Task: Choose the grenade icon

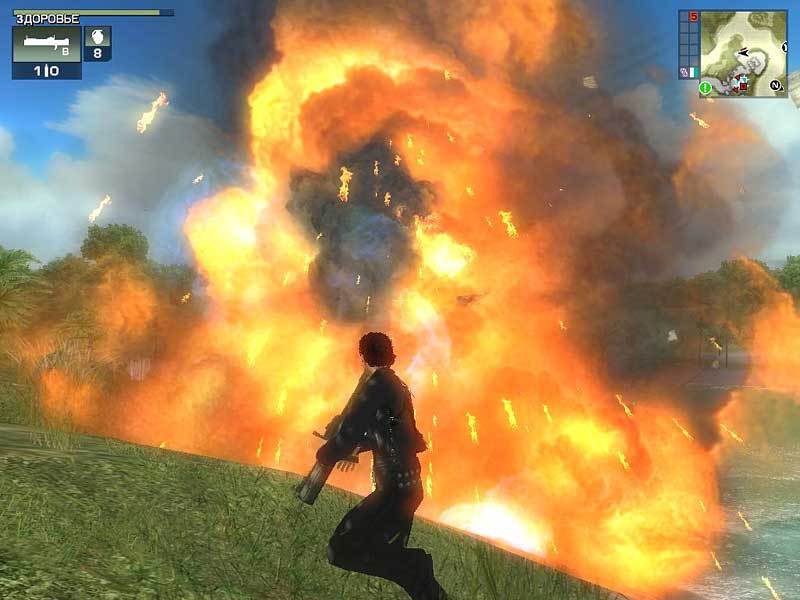Action: pyautogui.click(x=98, y=38)
